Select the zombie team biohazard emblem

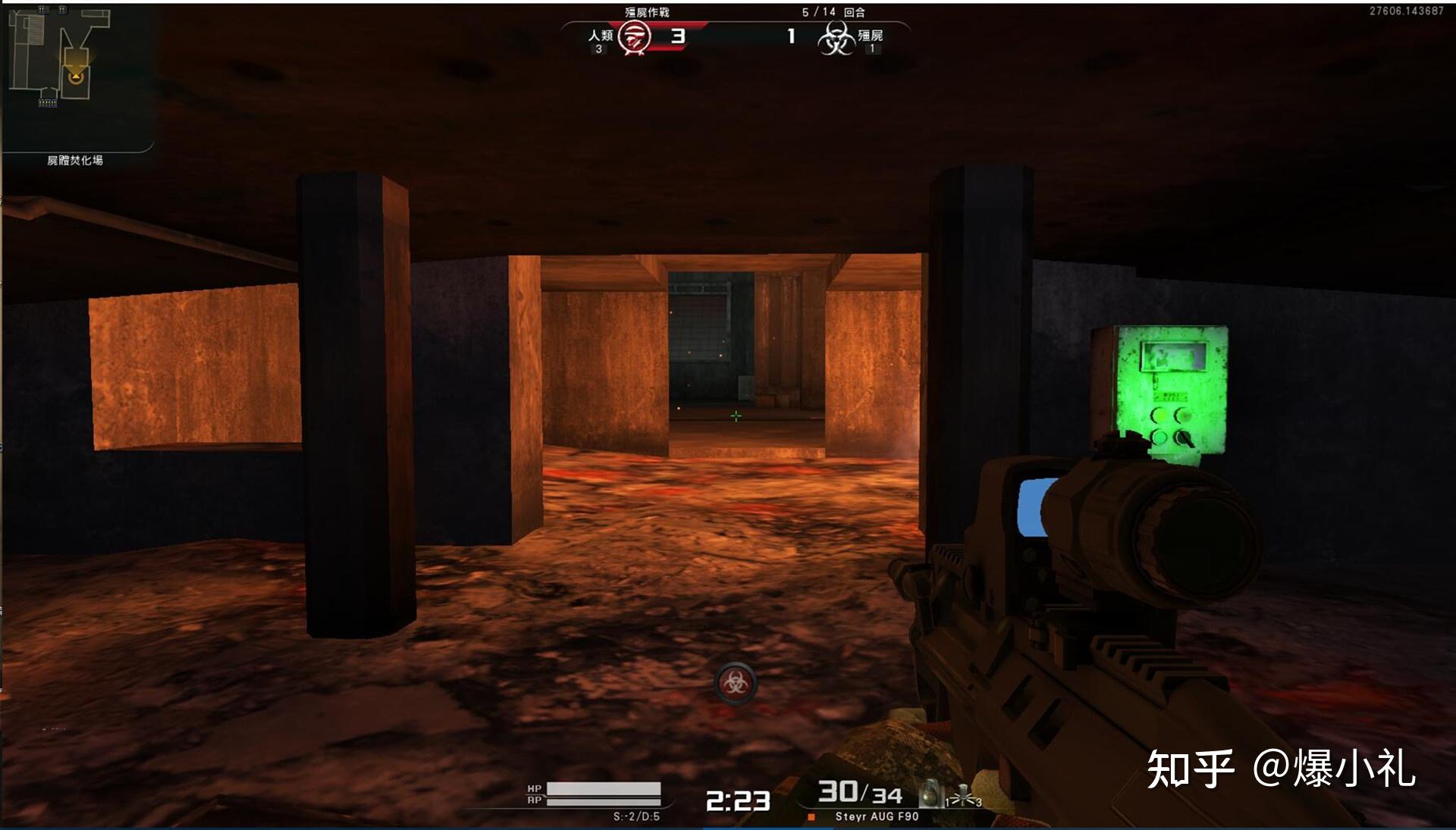coord(836,37)
